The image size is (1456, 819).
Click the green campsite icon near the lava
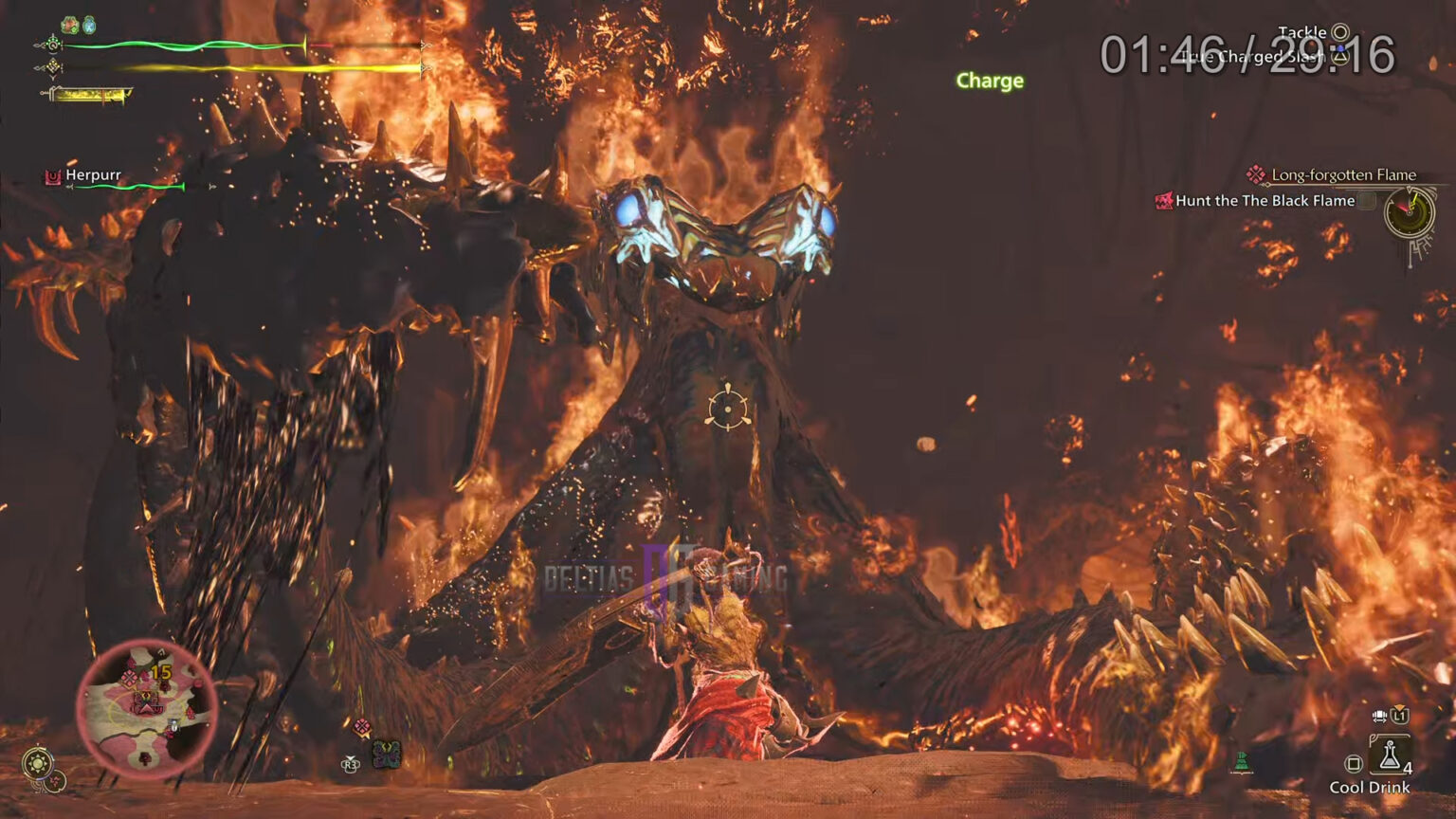click(x=1243, y=761)
